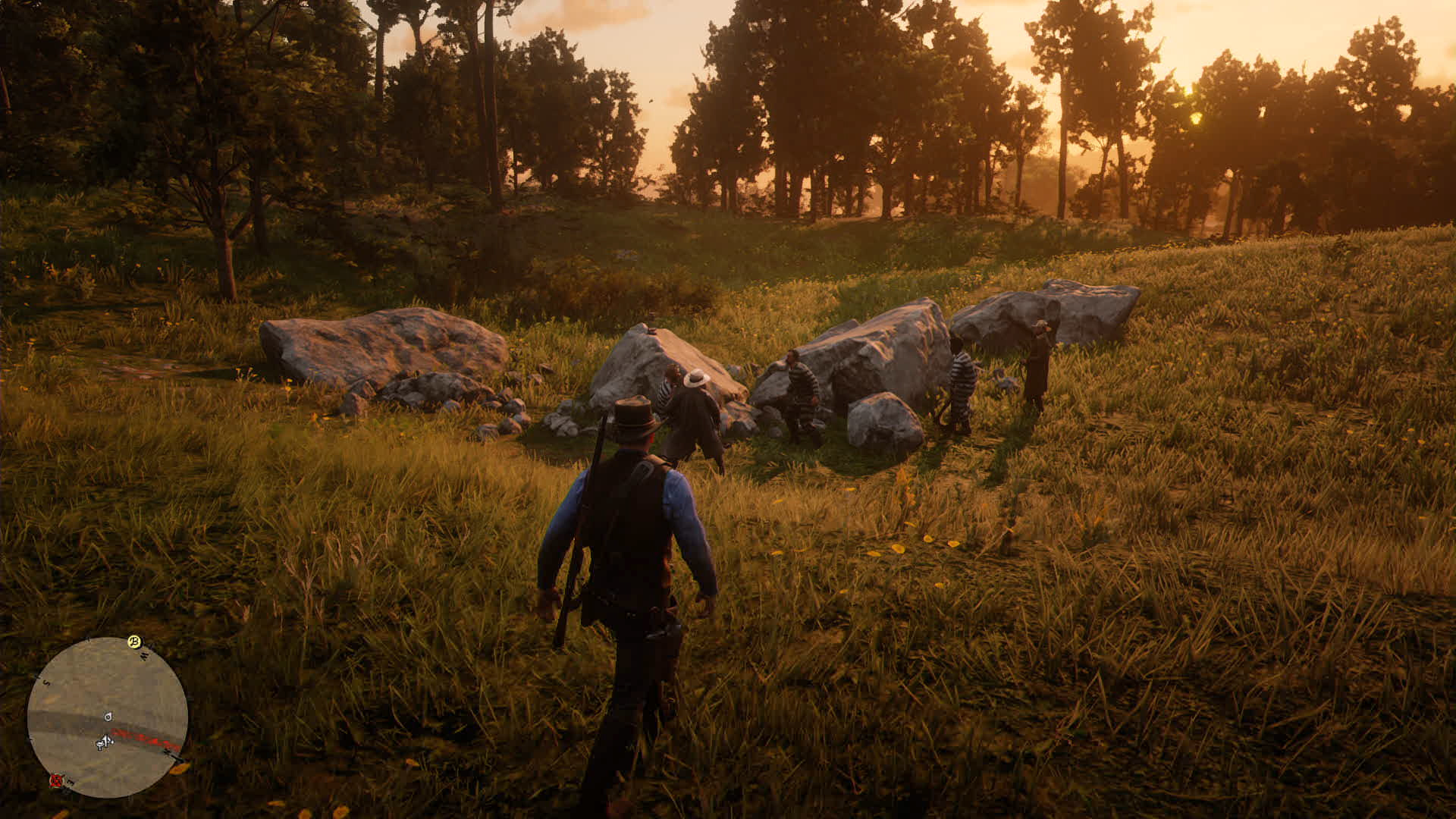1456x819 pixels.
Task: Open the circular minimap
Action: pyautogui.click(x=108, y=717)
